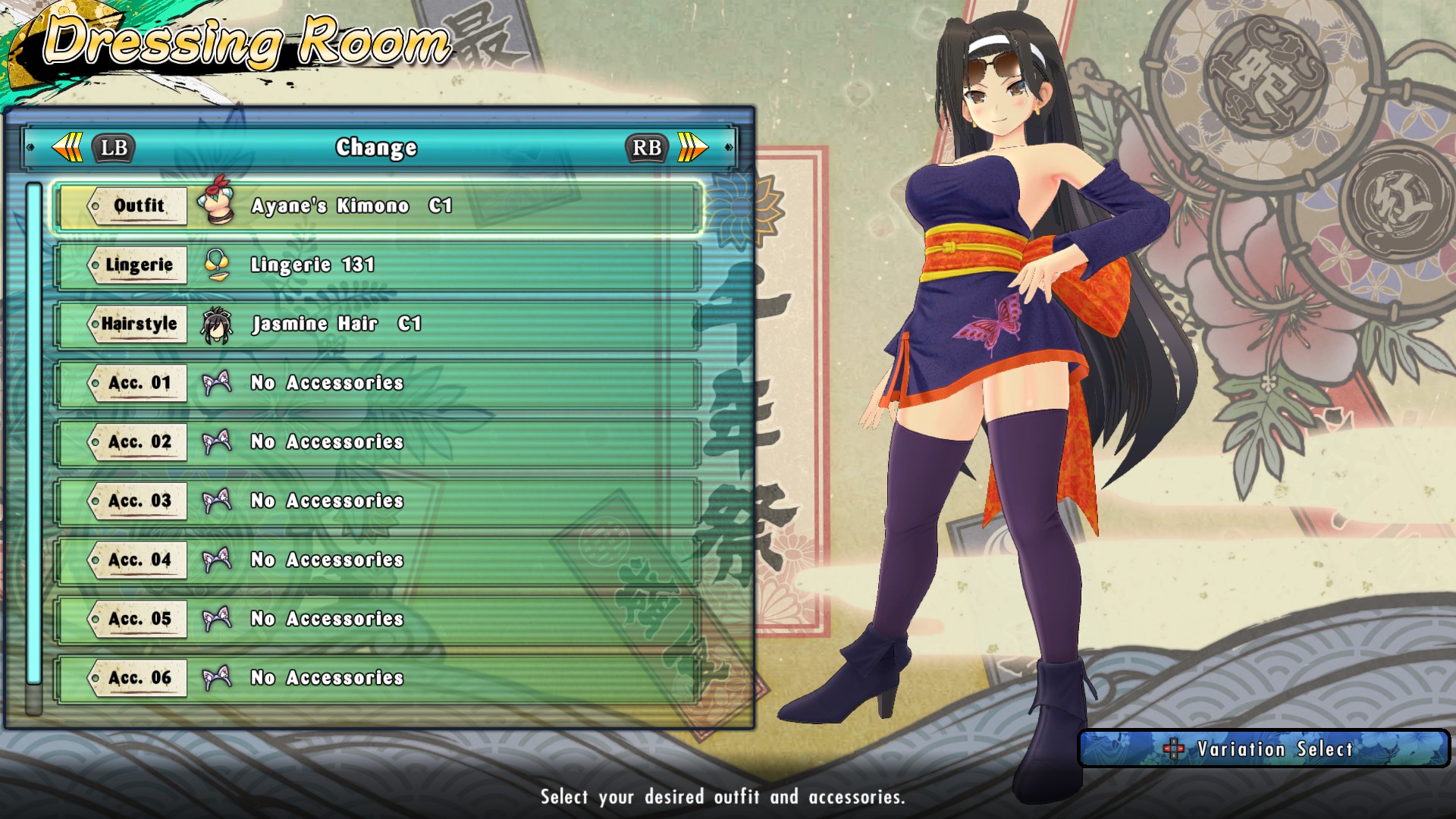
Task: Pick the Acc. 03 accessory row
Action: pos(377,501)
